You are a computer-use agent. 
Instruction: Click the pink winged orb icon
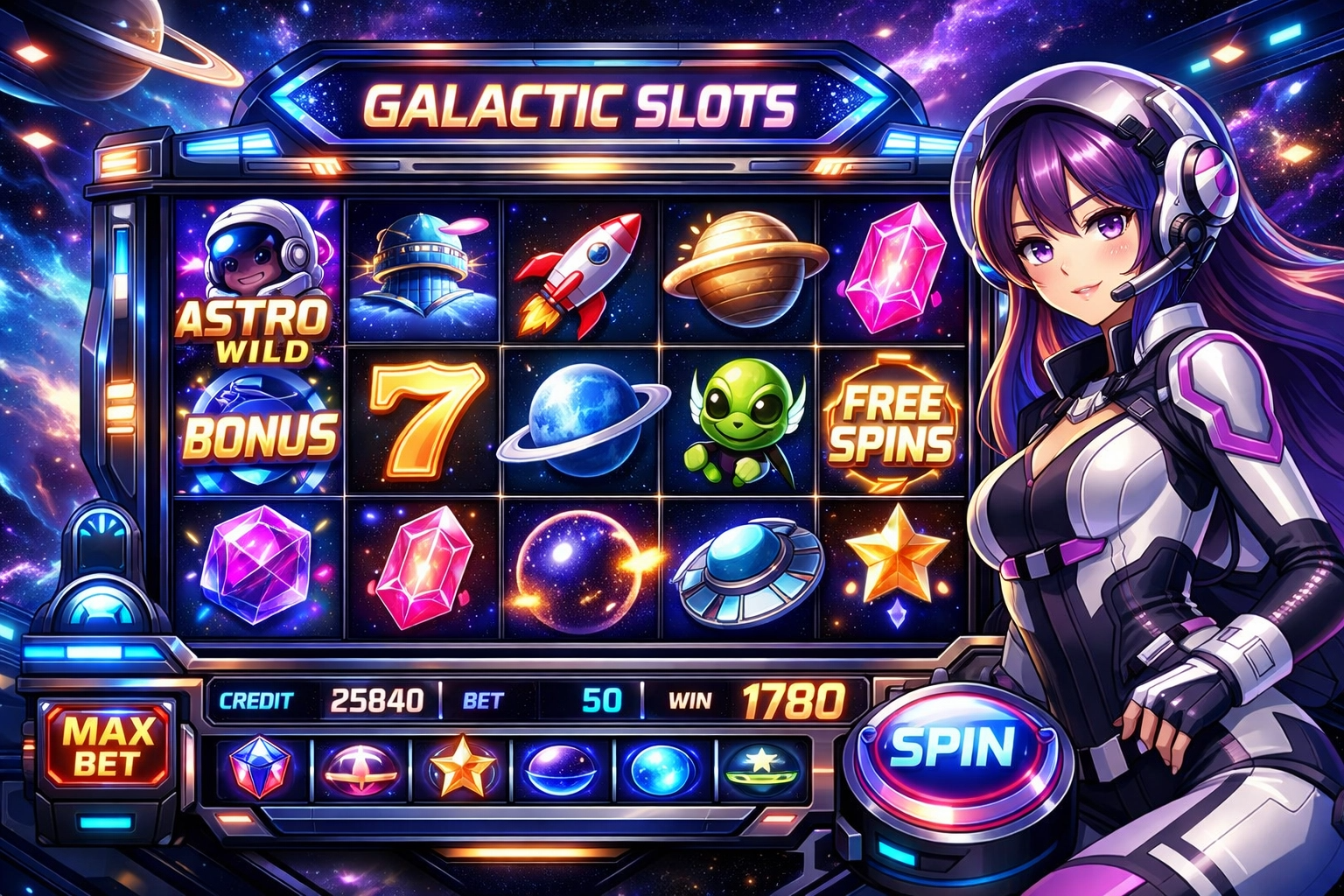click(360, 766)
